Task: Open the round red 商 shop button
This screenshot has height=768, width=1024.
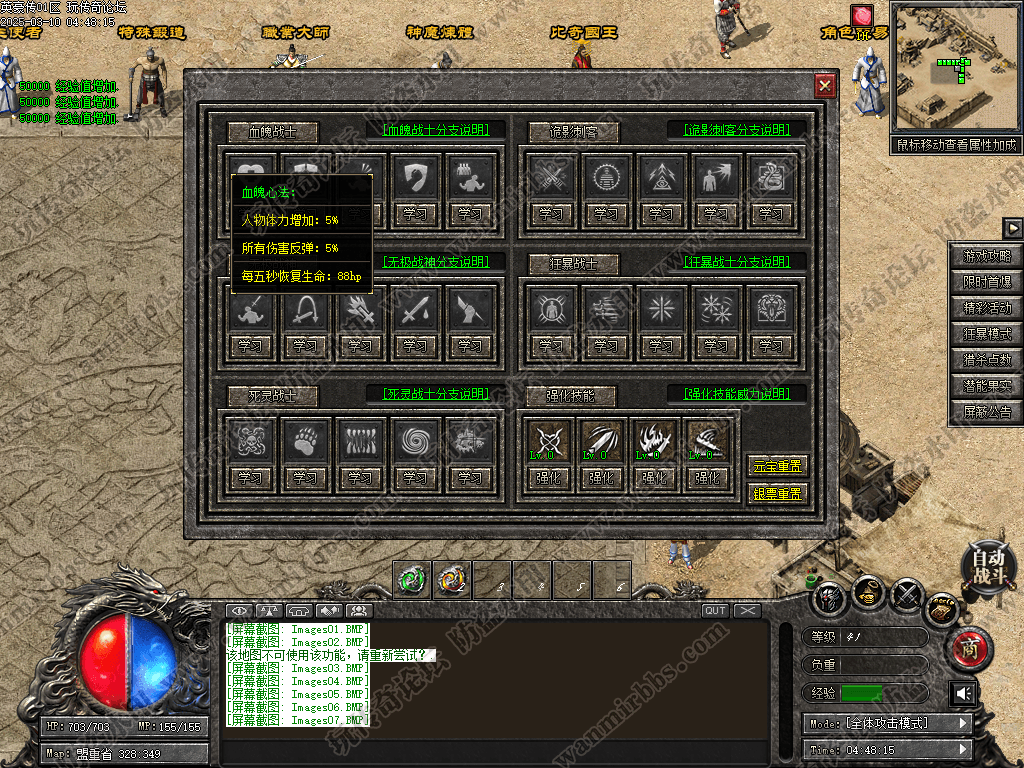Action: pyautogui.click(x=969, y=649)
